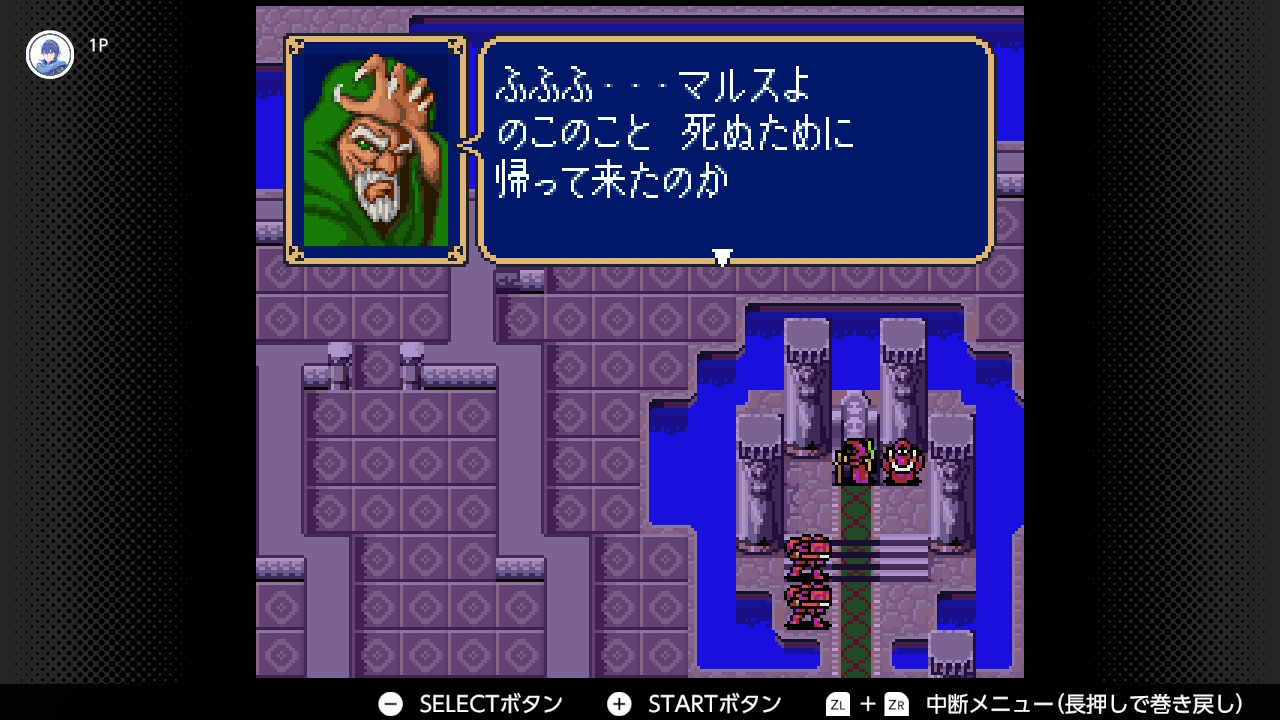Select the 1P player avatar icon

tap(49, 54)
